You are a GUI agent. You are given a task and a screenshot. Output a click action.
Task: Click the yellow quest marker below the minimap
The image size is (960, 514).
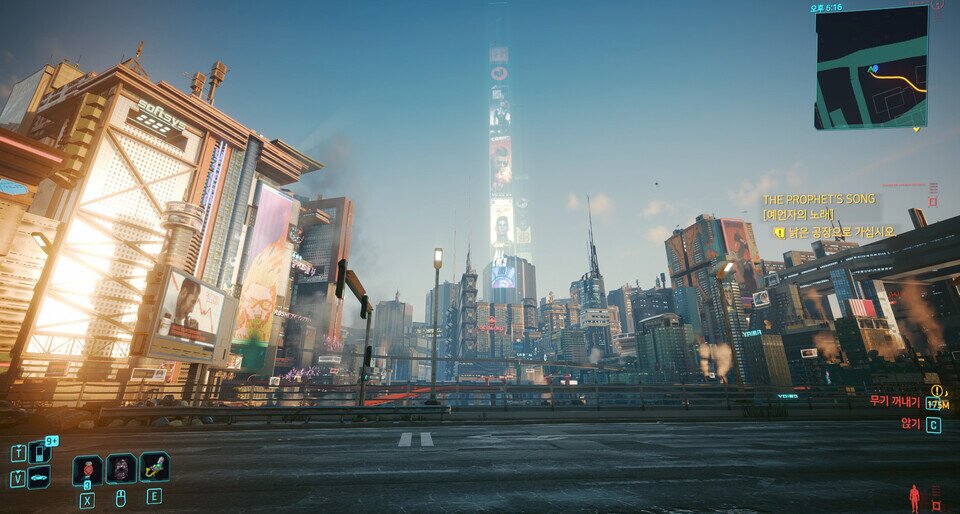[x=916, y=129]
